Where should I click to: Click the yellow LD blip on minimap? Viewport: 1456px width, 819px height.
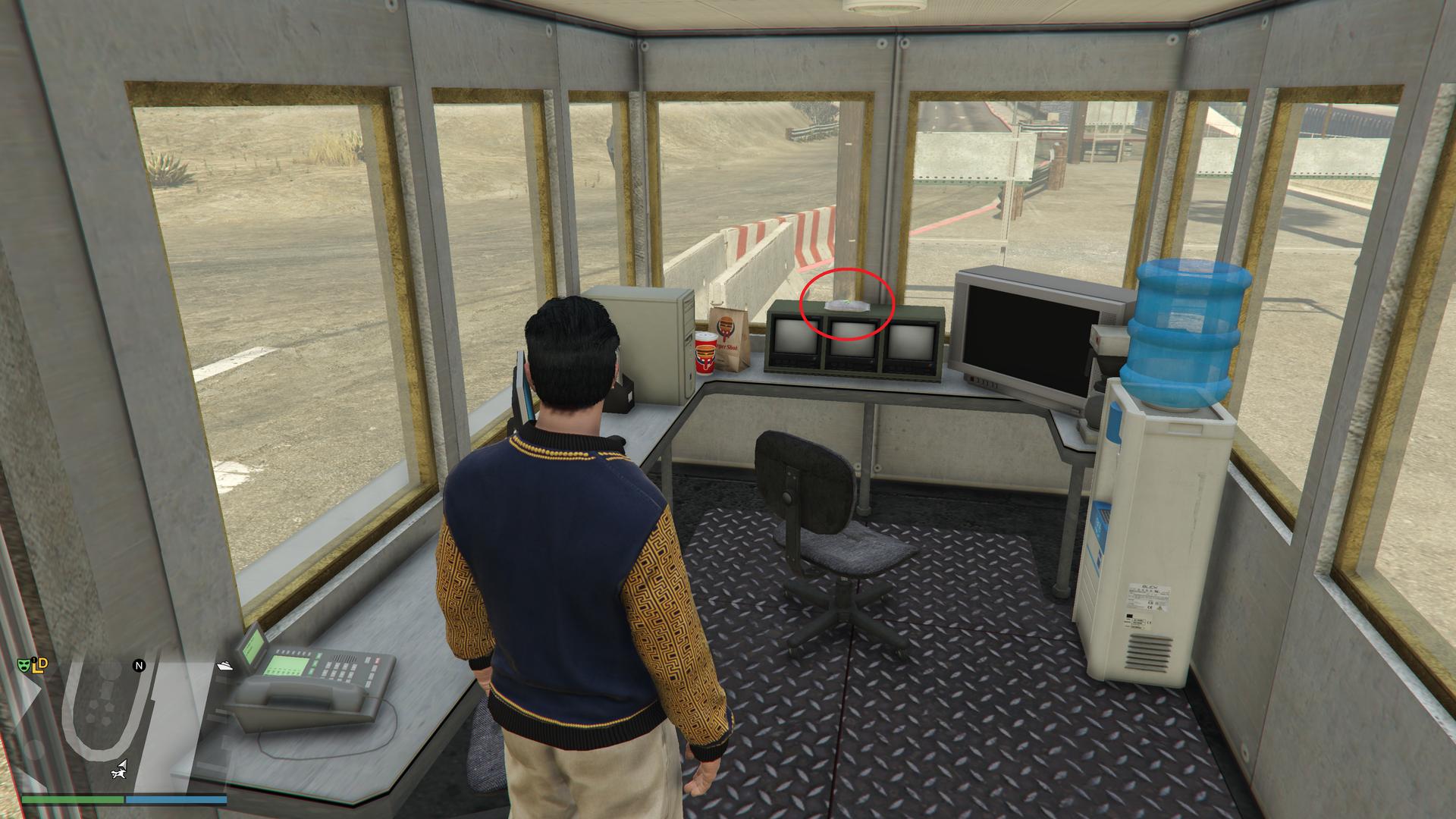41,664
